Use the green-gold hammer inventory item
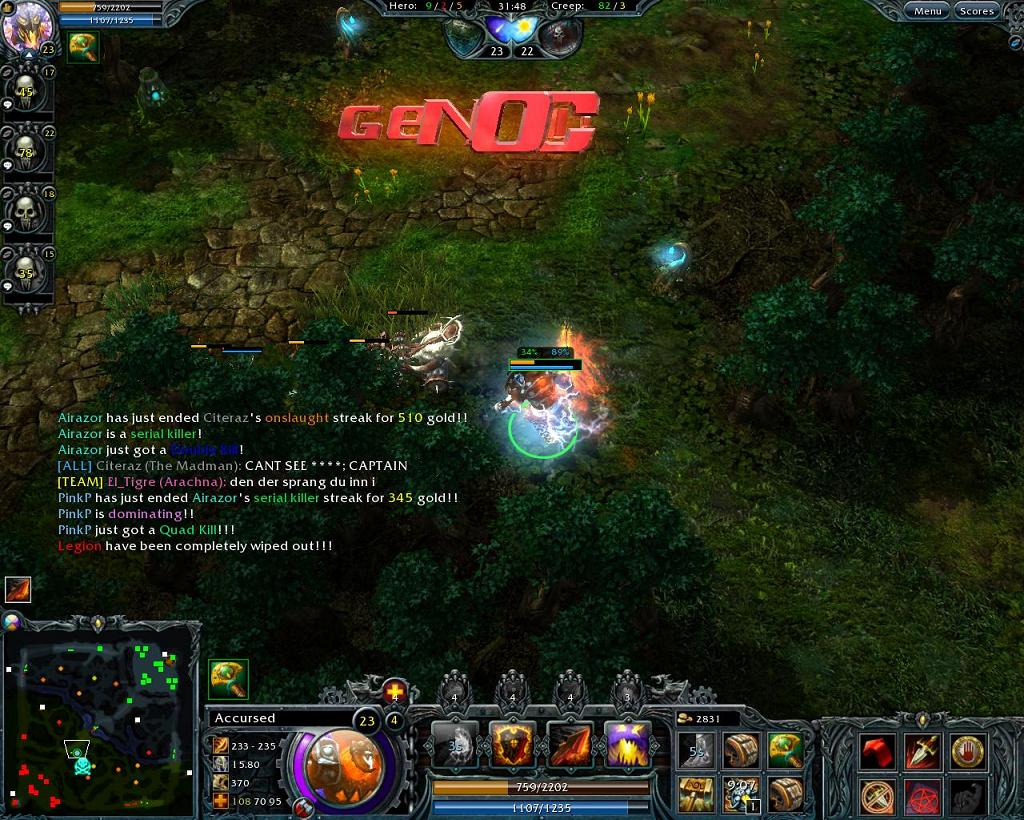Image resolution: width=1024 pixels, height=820 pixels. (x=786, y=750)
